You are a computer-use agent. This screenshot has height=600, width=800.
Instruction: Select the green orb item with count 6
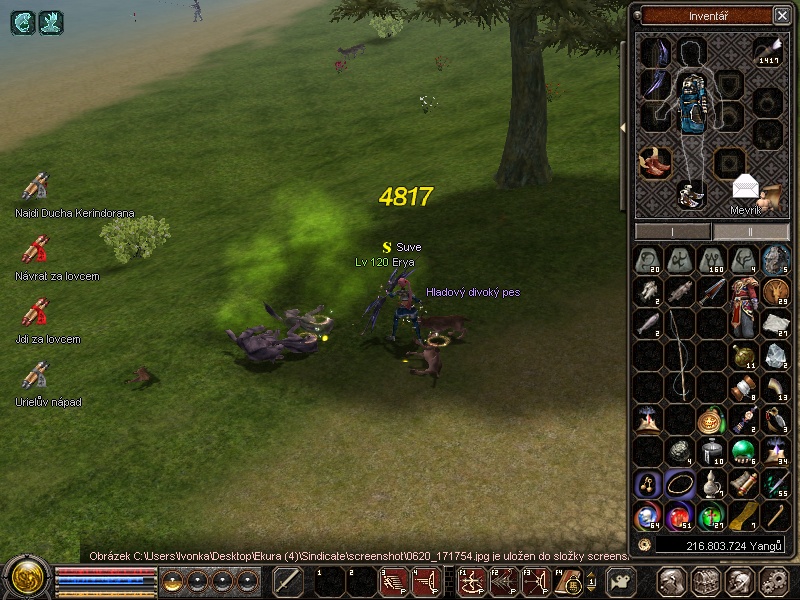point(743,452)
